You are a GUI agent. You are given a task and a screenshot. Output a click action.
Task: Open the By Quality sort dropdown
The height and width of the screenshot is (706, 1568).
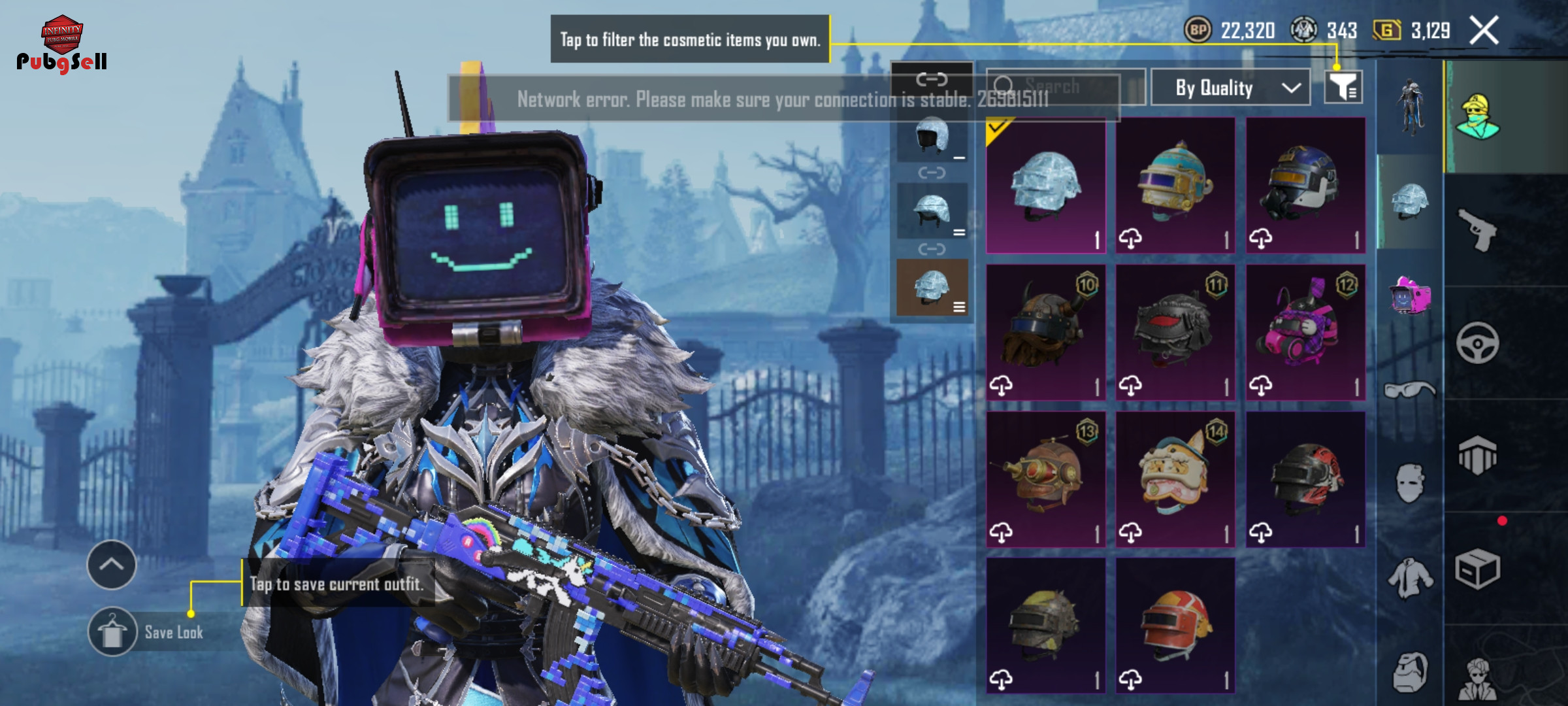(1230, 87)
